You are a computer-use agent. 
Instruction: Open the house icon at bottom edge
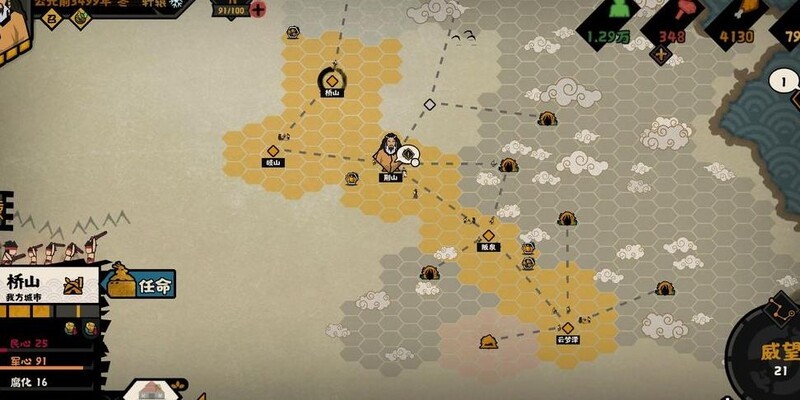151,390
